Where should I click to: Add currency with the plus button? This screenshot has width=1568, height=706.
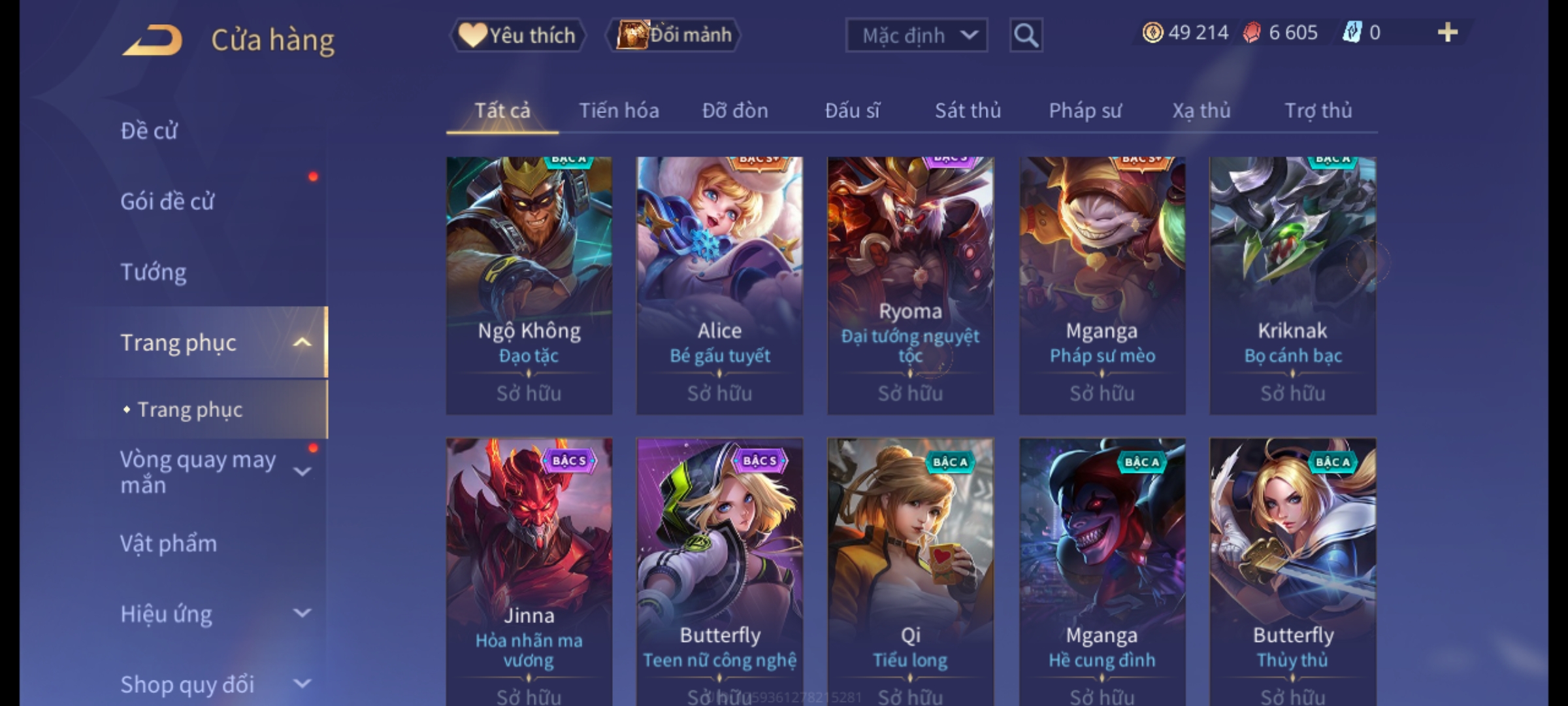pos(1447,33)
